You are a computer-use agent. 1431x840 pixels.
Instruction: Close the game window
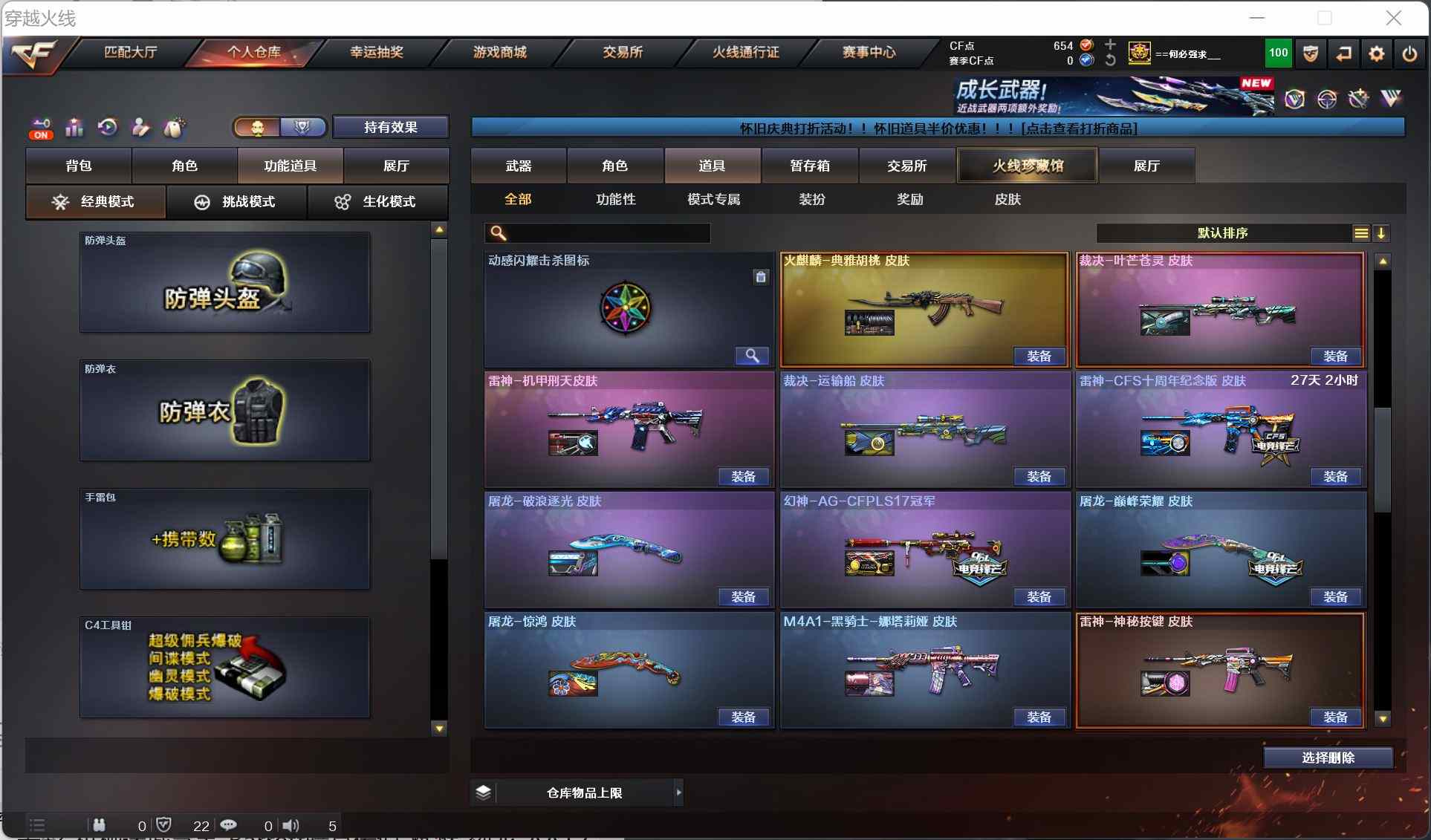tap(1393, 18)
